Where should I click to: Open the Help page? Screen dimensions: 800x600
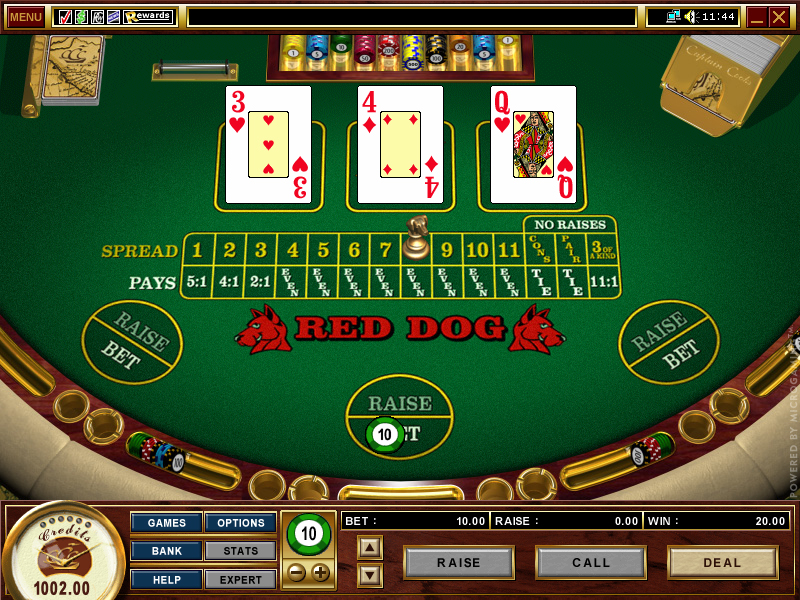[x=167, y=579]
